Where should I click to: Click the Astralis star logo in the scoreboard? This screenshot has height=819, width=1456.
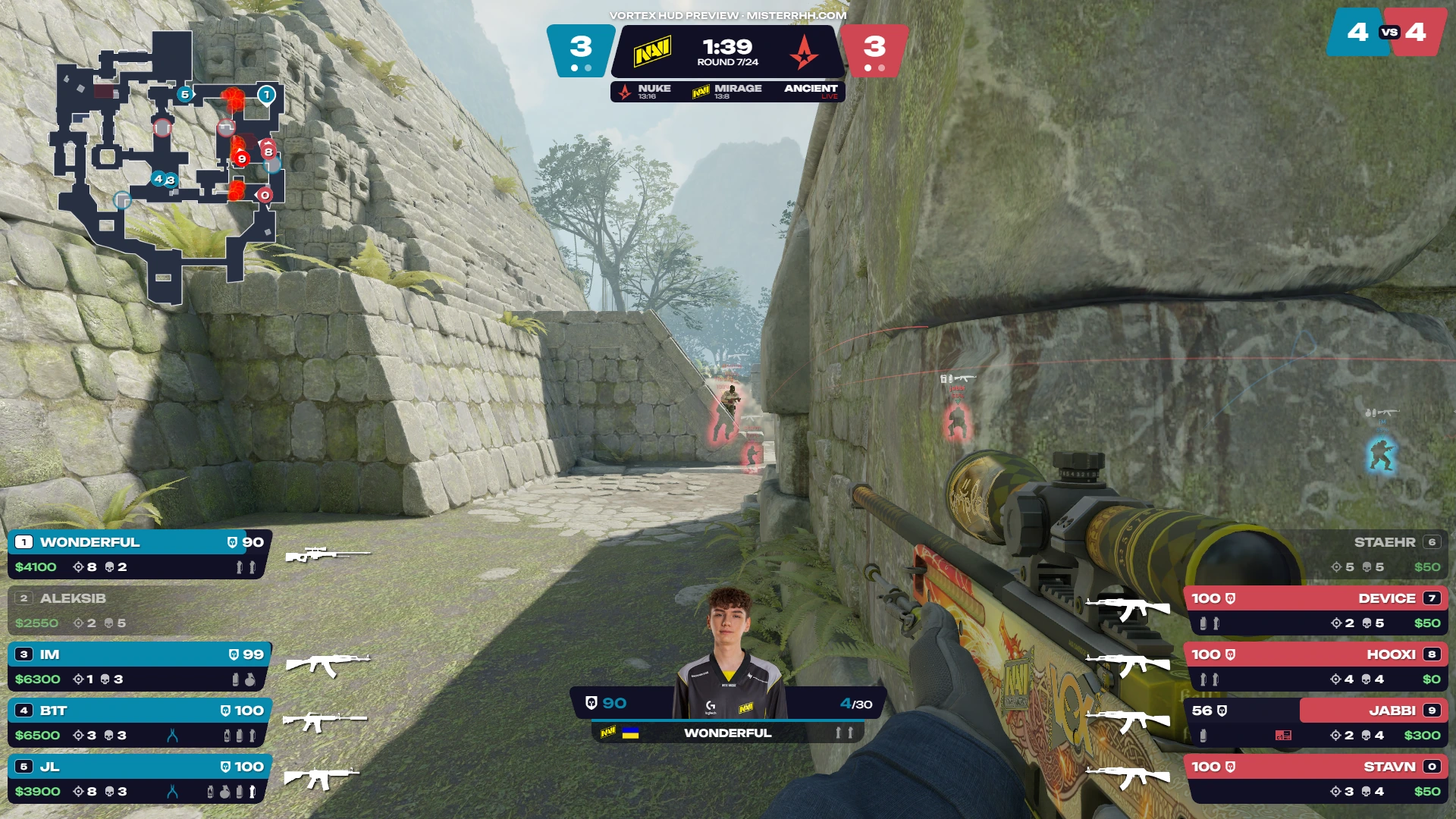[804, 52]
